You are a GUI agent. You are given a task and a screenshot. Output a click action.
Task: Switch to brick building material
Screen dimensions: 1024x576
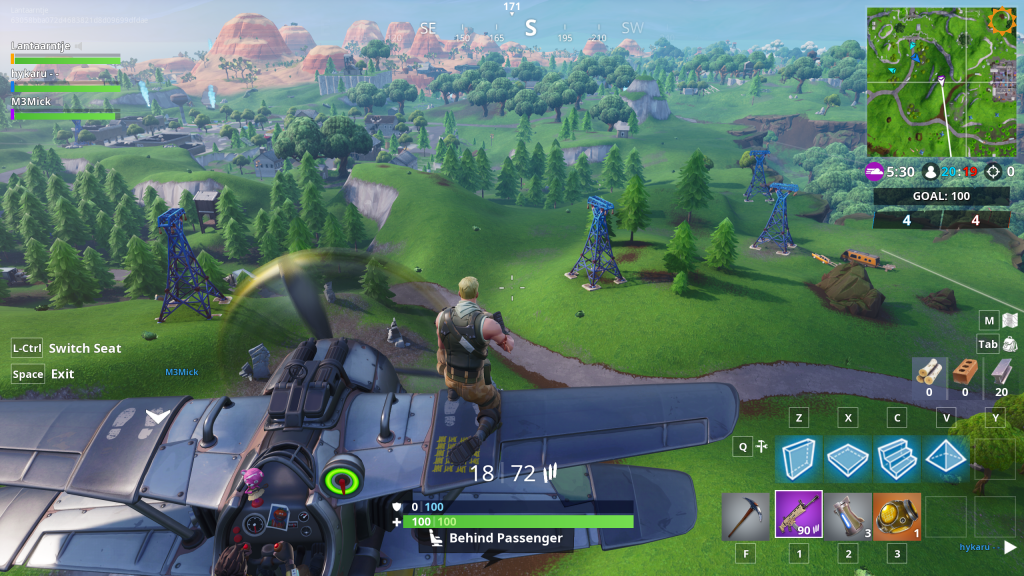point(965,372)
